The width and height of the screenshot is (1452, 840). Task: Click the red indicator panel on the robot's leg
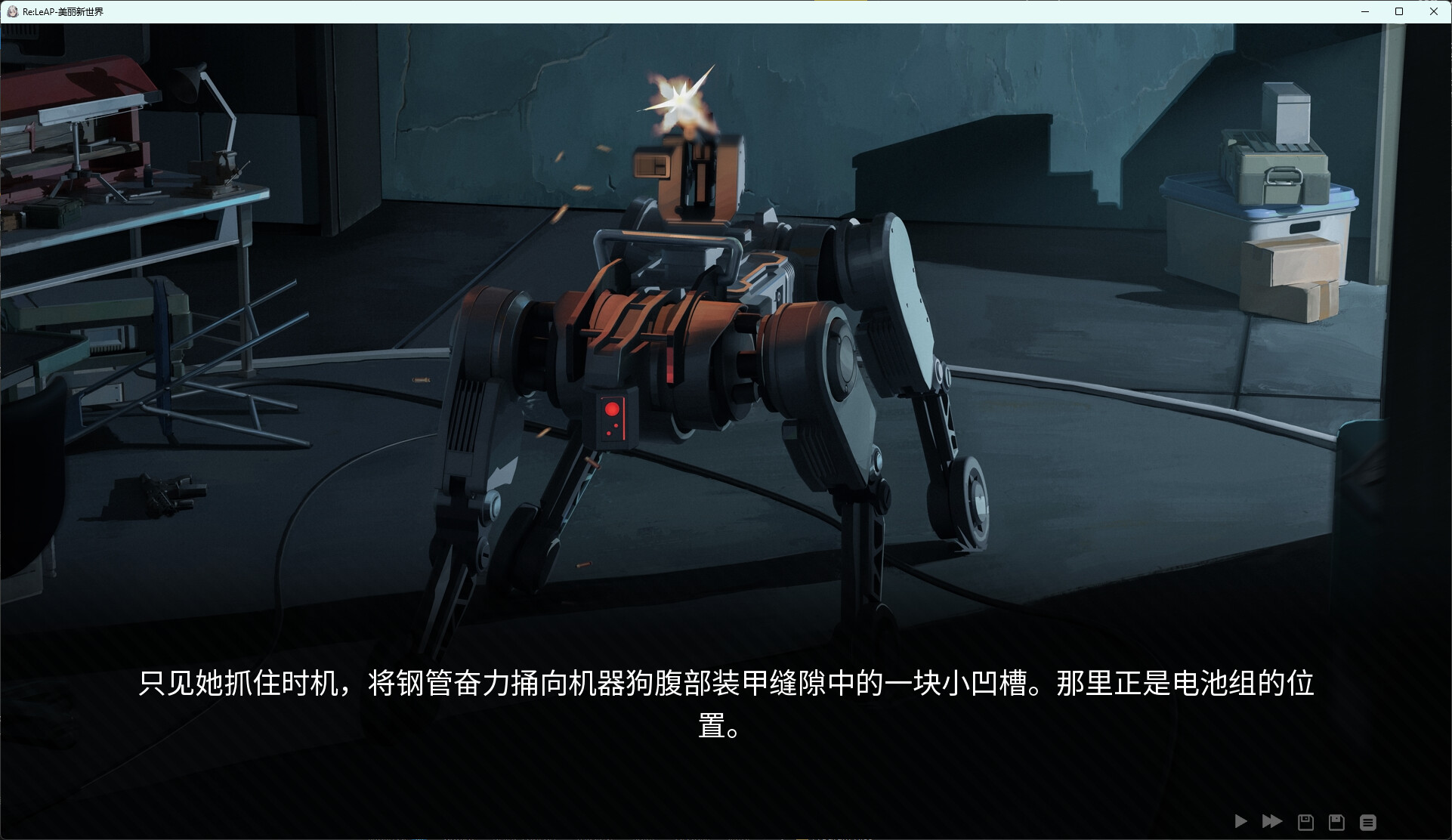(x=613, y=418)
